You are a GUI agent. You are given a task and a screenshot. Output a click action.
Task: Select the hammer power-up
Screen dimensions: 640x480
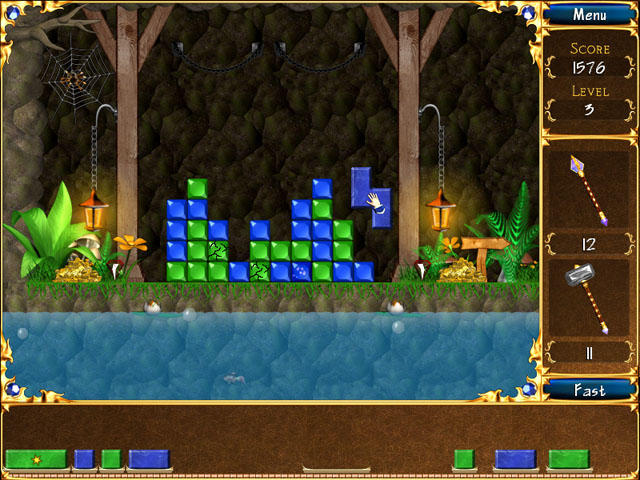589,297
